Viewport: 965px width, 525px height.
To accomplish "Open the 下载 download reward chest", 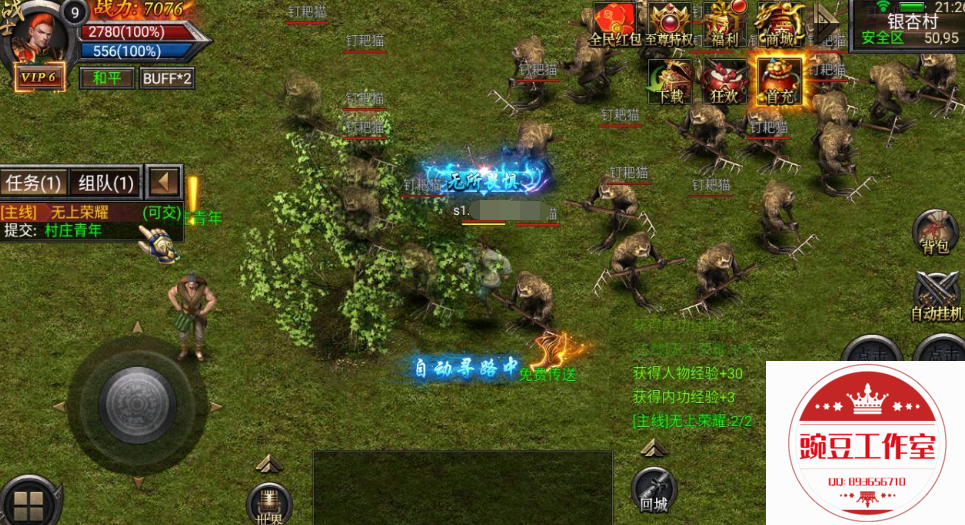I will pos(671,80).
